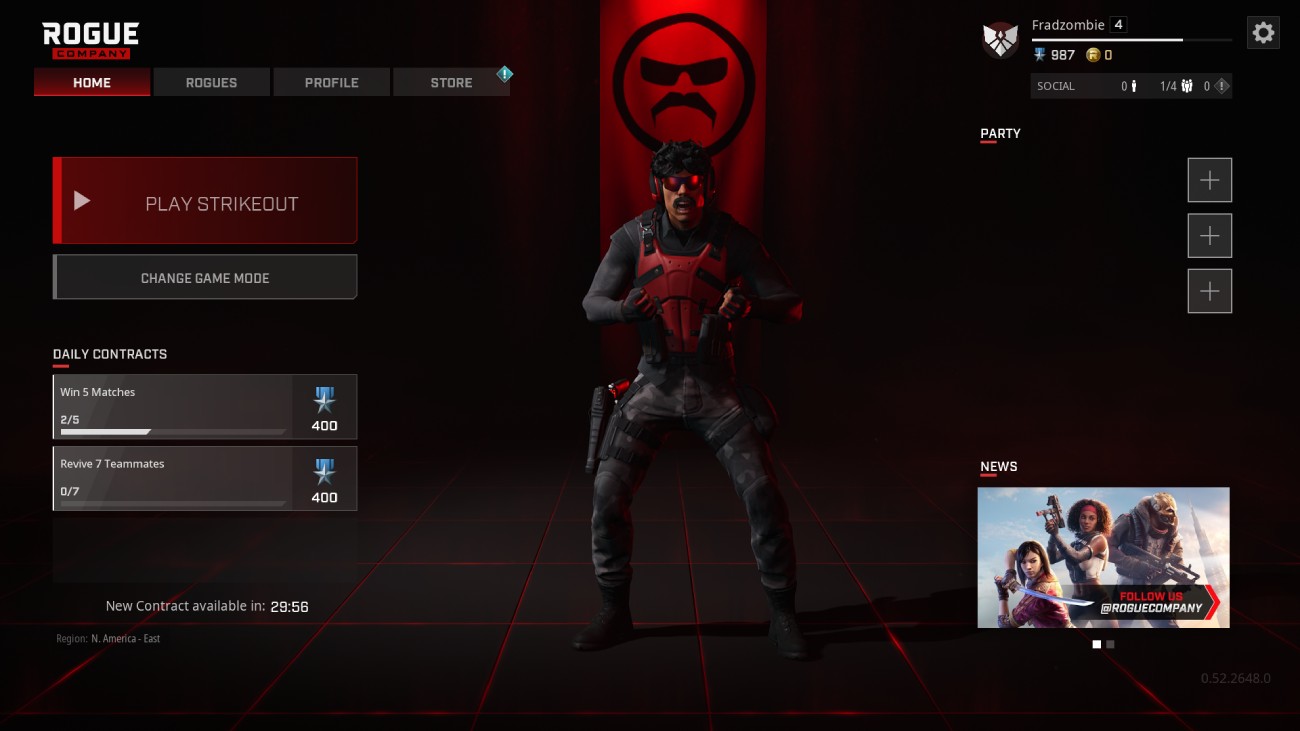Image resolution: width=1300 pixels, height=731 pixels.
Task: Click the new item badge on Store tab
Action: [505, 73]
